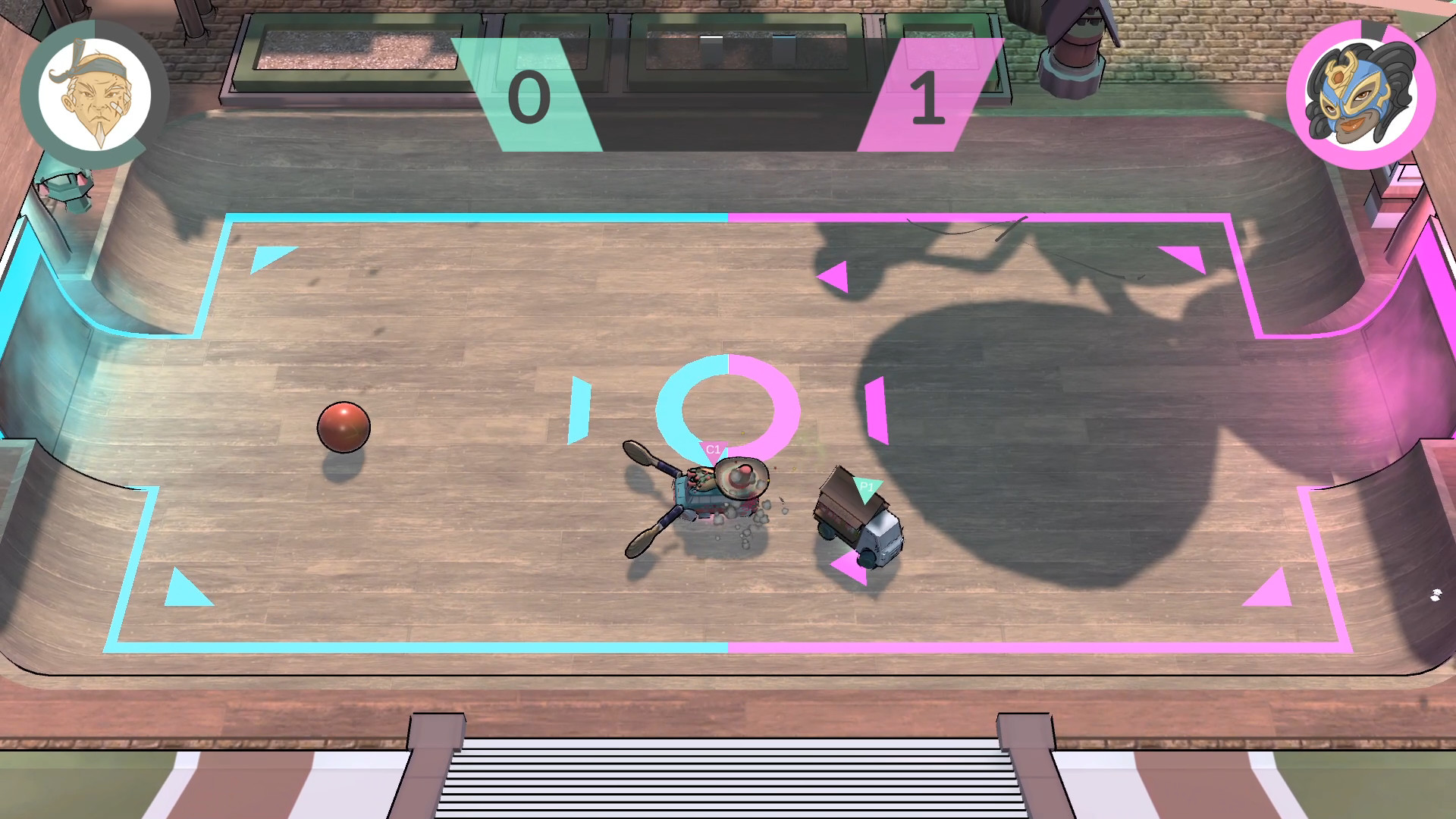Click the red ball on the court
The width and height of the screenshot is (1456, 819).
pos(345,428)
